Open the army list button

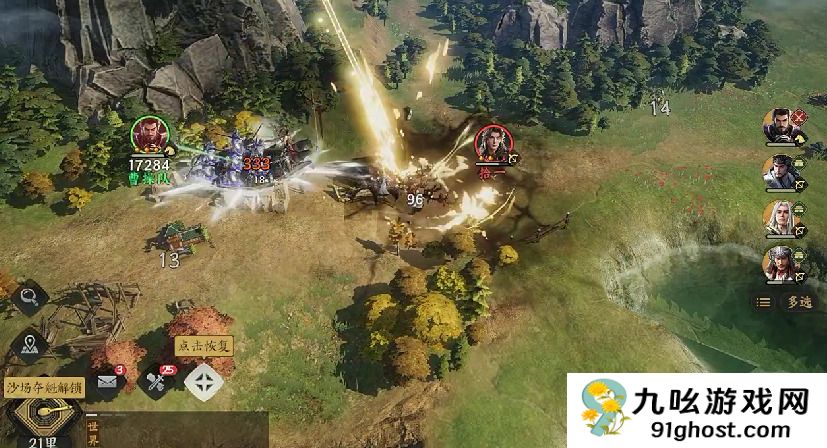click(x=763, y=301)
